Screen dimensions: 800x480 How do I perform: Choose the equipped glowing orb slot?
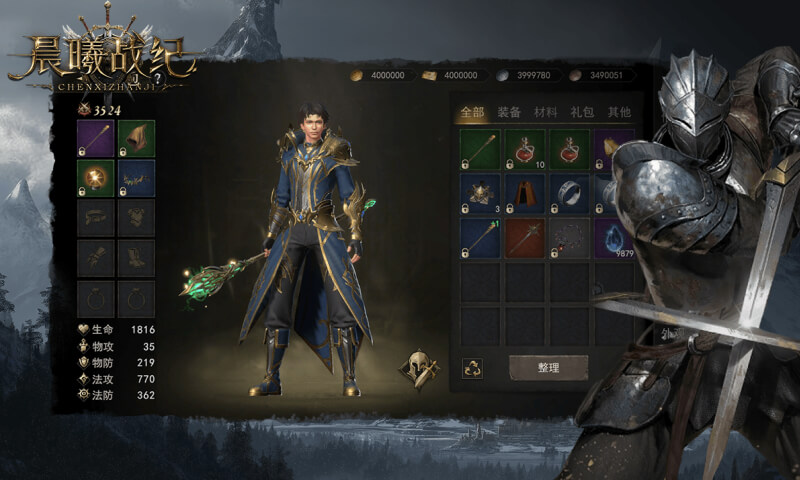pyautogui.click(x=97, y=178)
